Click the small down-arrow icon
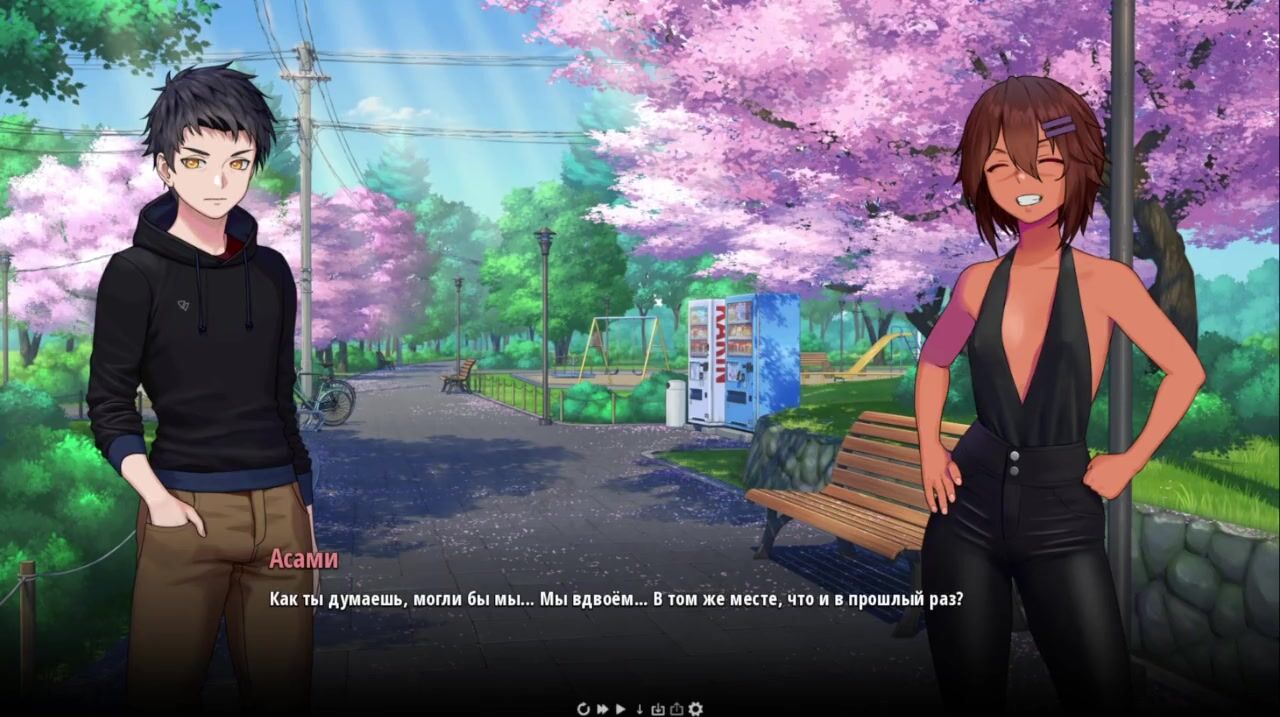The width and height of the screenshot is (1280, 717). [x=640, y=709]
